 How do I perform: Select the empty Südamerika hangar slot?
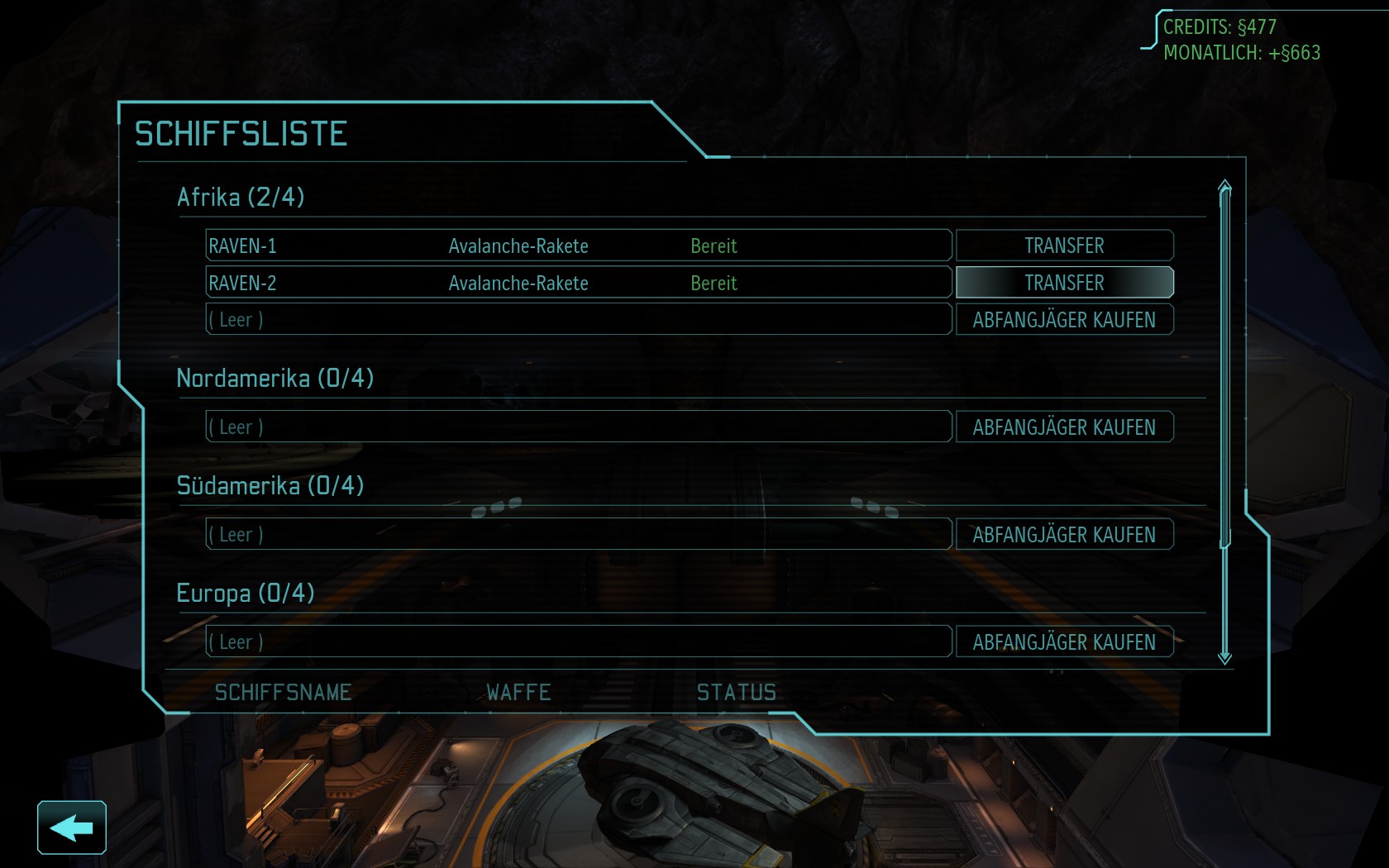(578, 535)
